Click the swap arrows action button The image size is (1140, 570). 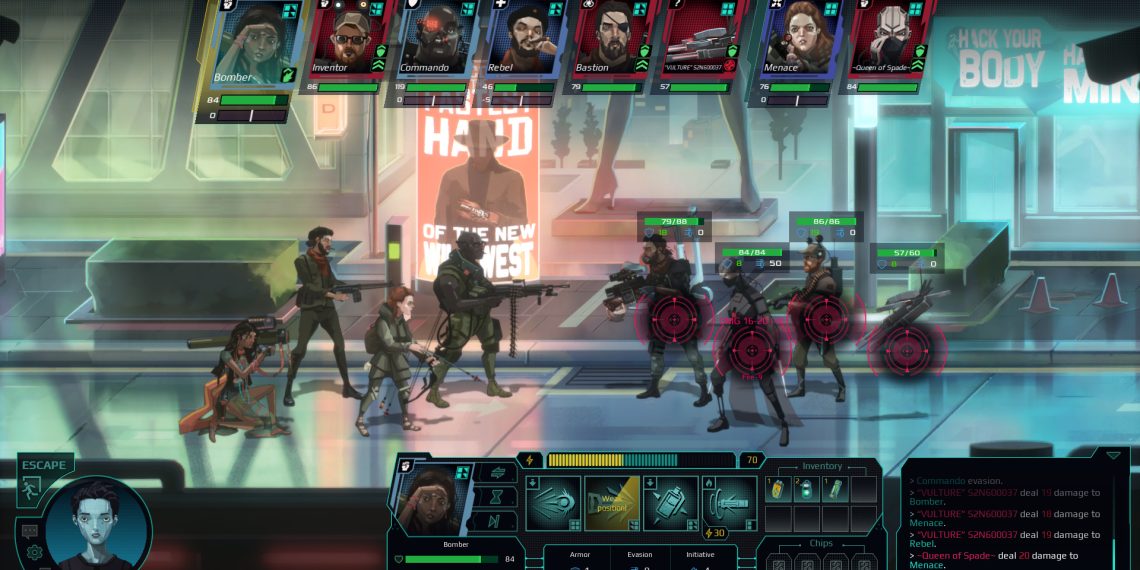point(495,472)
